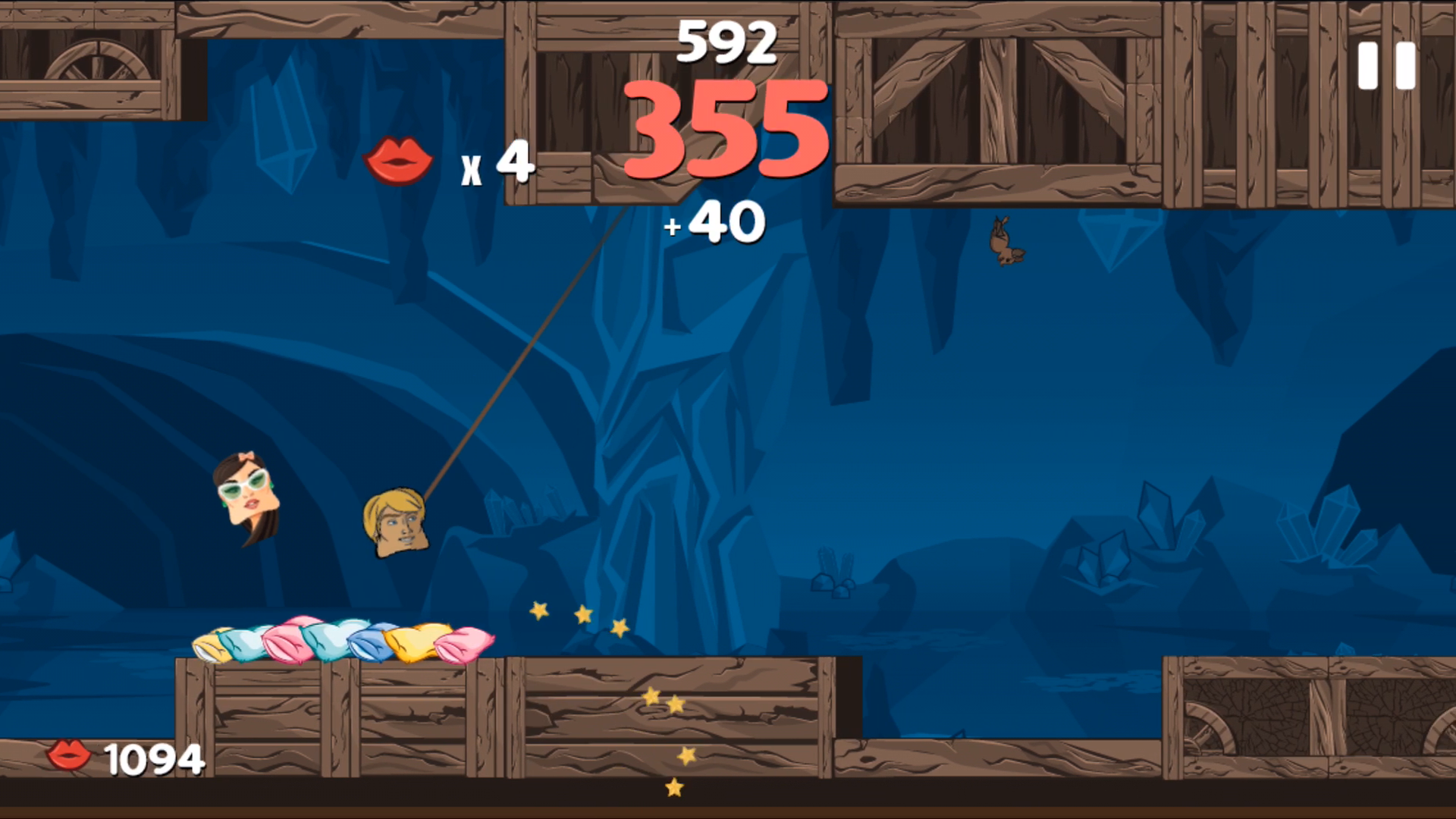The width and height of the screenshot is (1456, 819).
Task: Pause the game with the pause button
Action: (x=1386, y=66)
